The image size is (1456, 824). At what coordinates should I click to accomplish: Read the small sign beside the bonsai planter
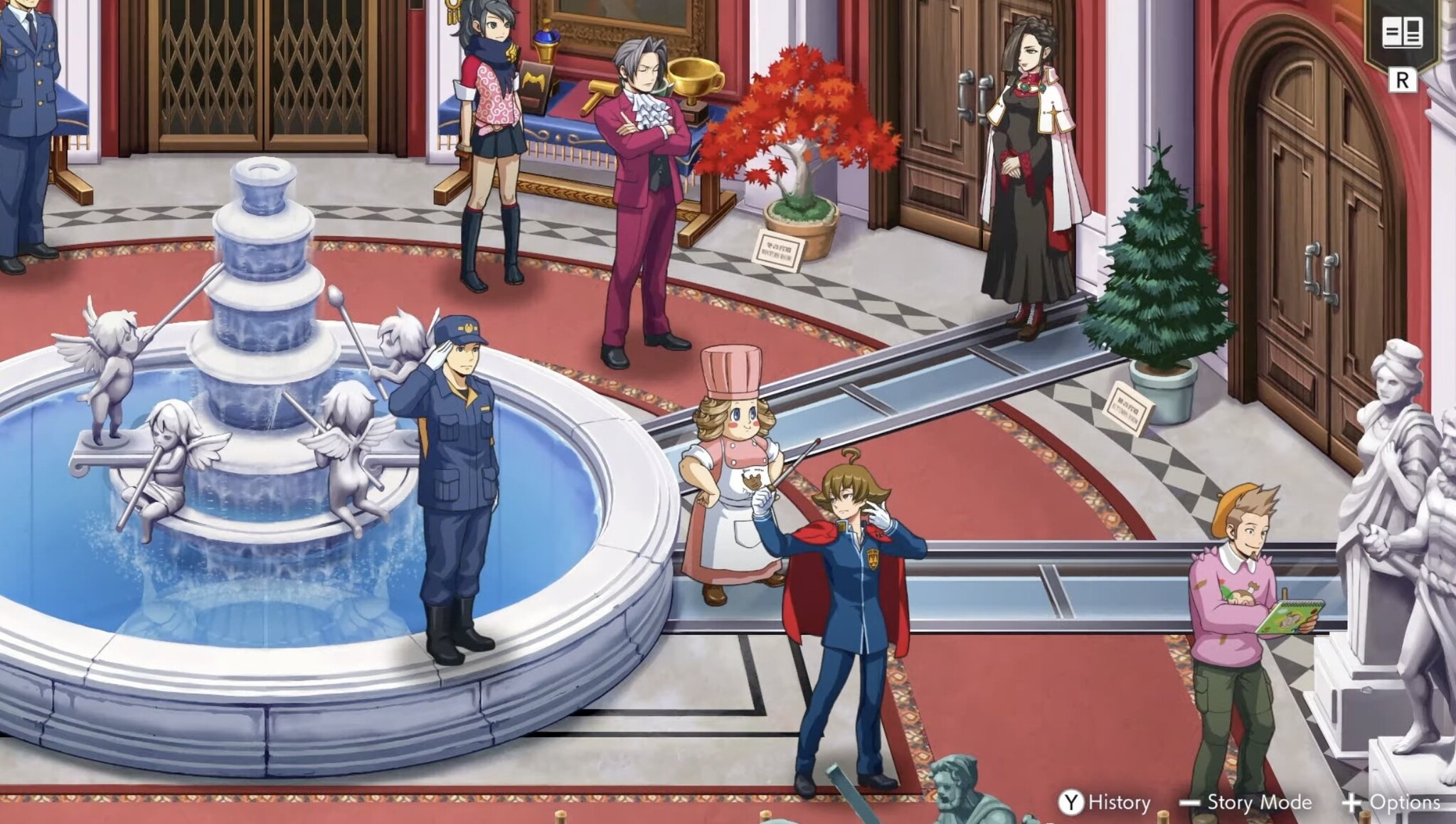click(x=777, y=247)
